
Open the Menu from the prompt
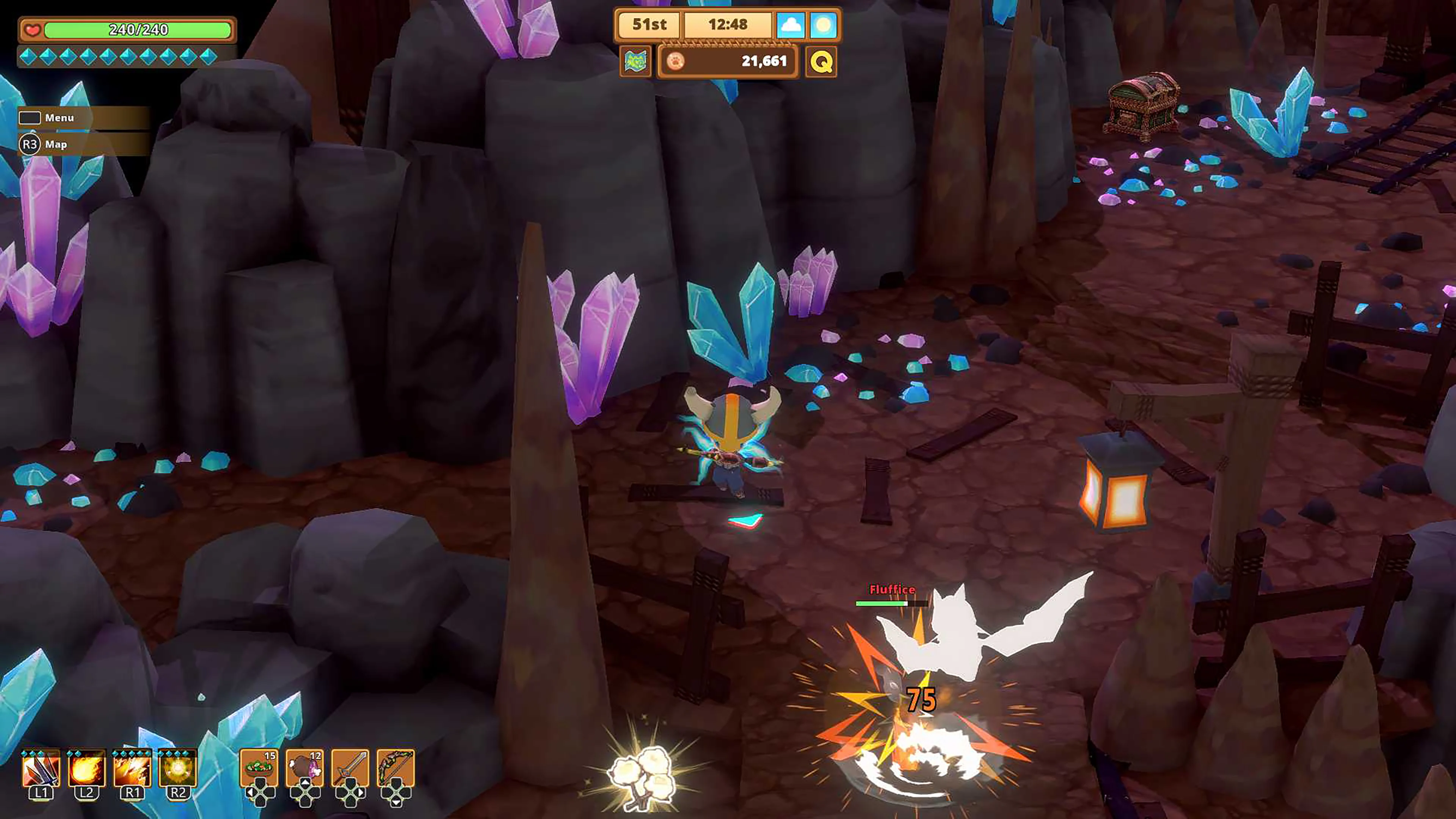click(x=60, y=118)
